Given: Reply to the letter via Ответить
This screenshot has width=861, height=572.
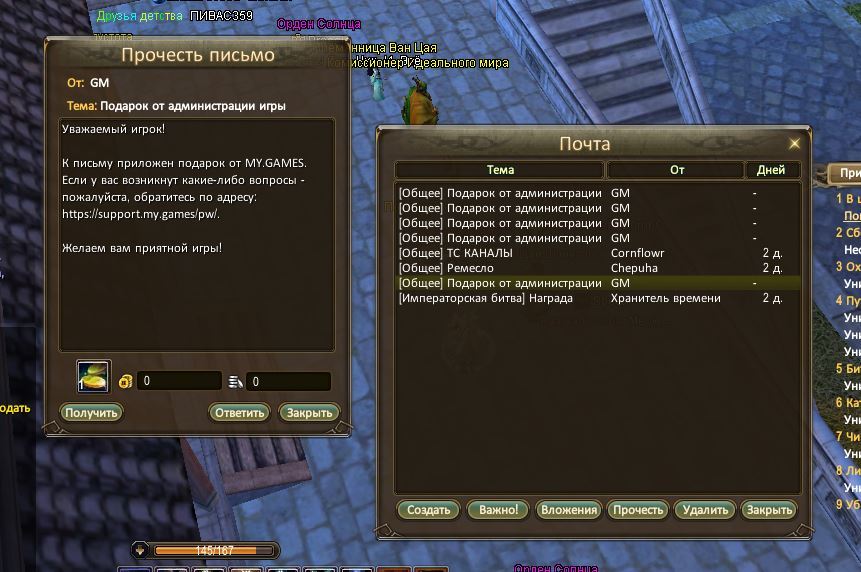Looking at the screenshot, I should (x=239, y=412).
